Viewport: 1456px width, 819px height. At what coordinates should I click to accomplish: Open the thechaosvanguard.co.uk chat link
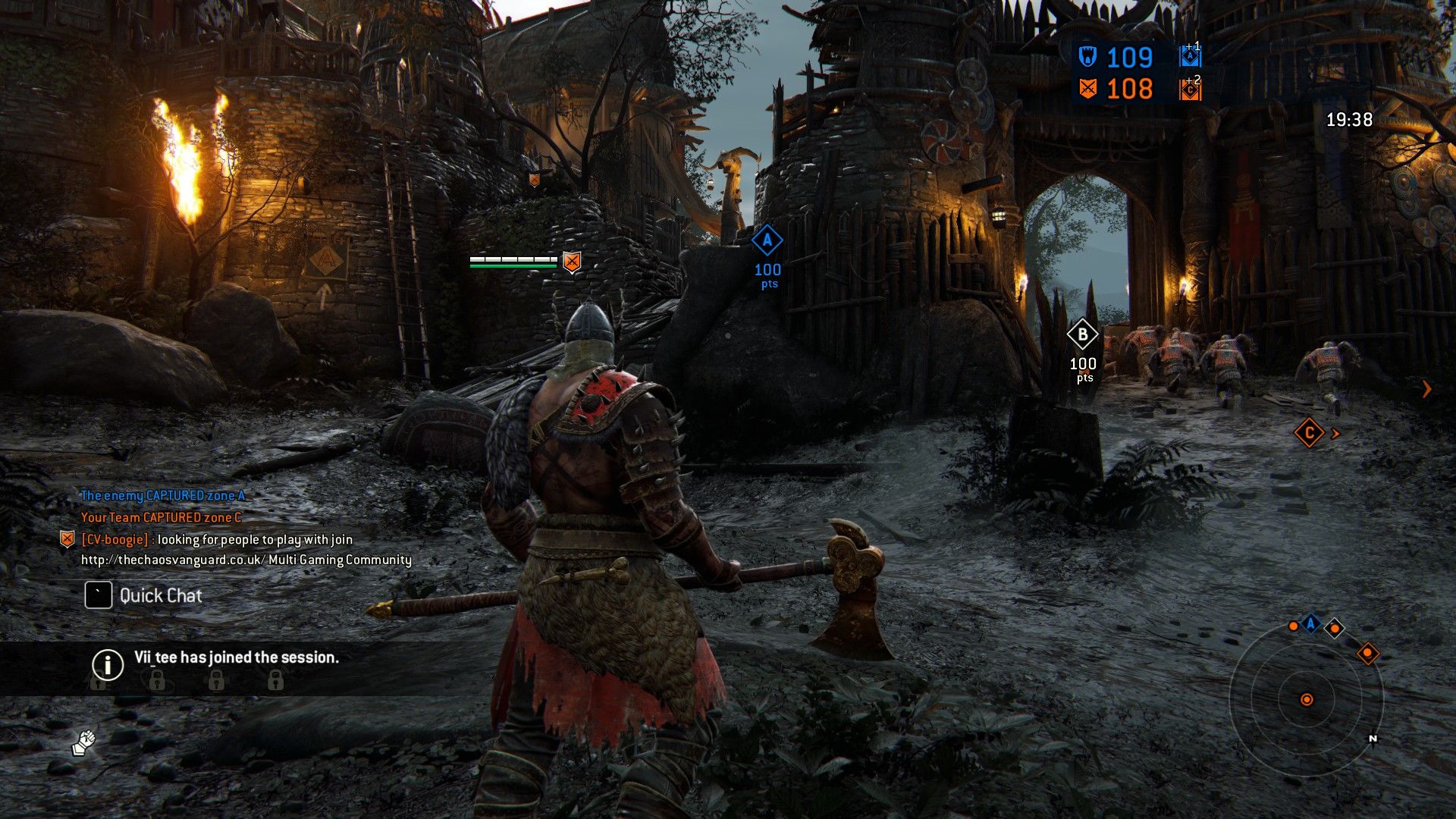click(172, 560)
